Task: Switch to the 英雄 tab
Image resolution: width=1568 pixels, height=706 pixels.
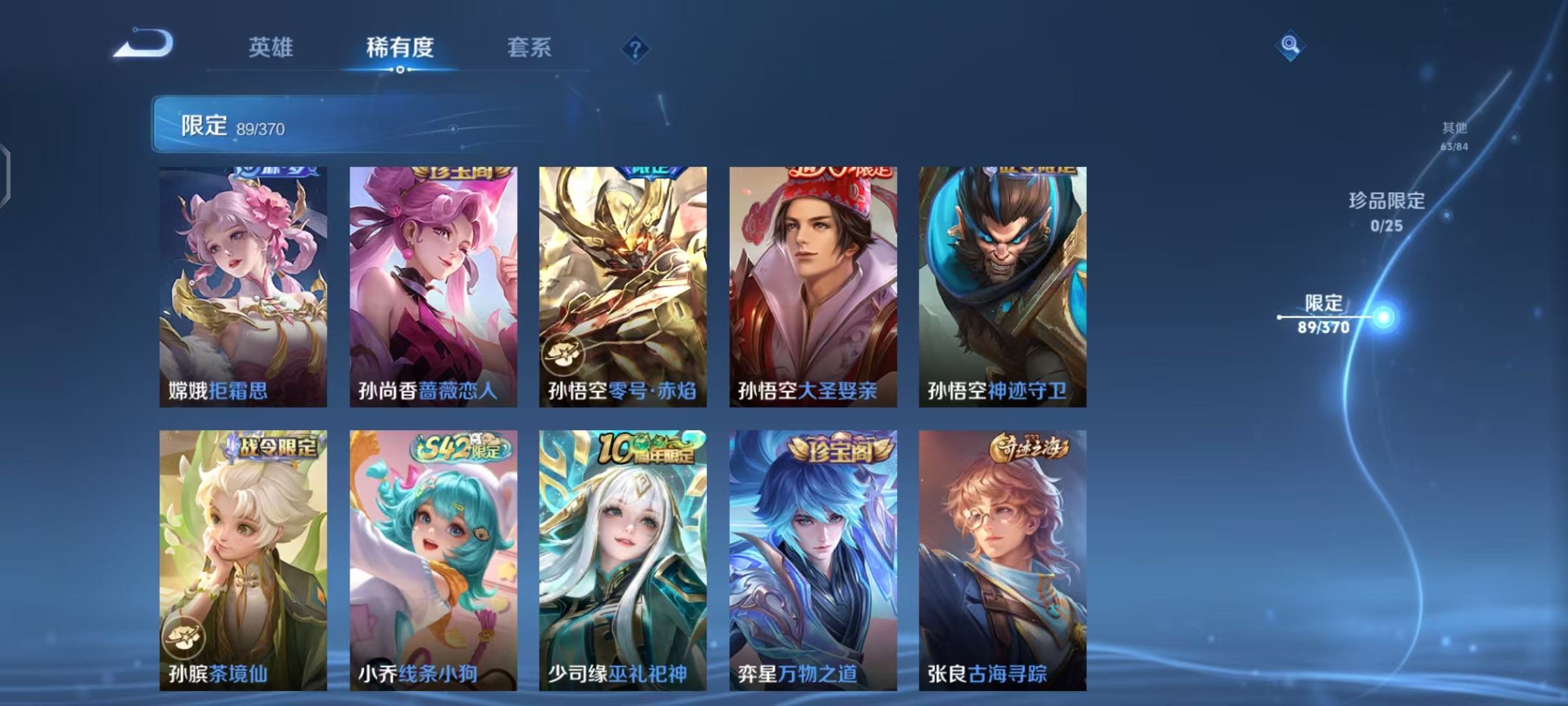Action: (270, 48)
